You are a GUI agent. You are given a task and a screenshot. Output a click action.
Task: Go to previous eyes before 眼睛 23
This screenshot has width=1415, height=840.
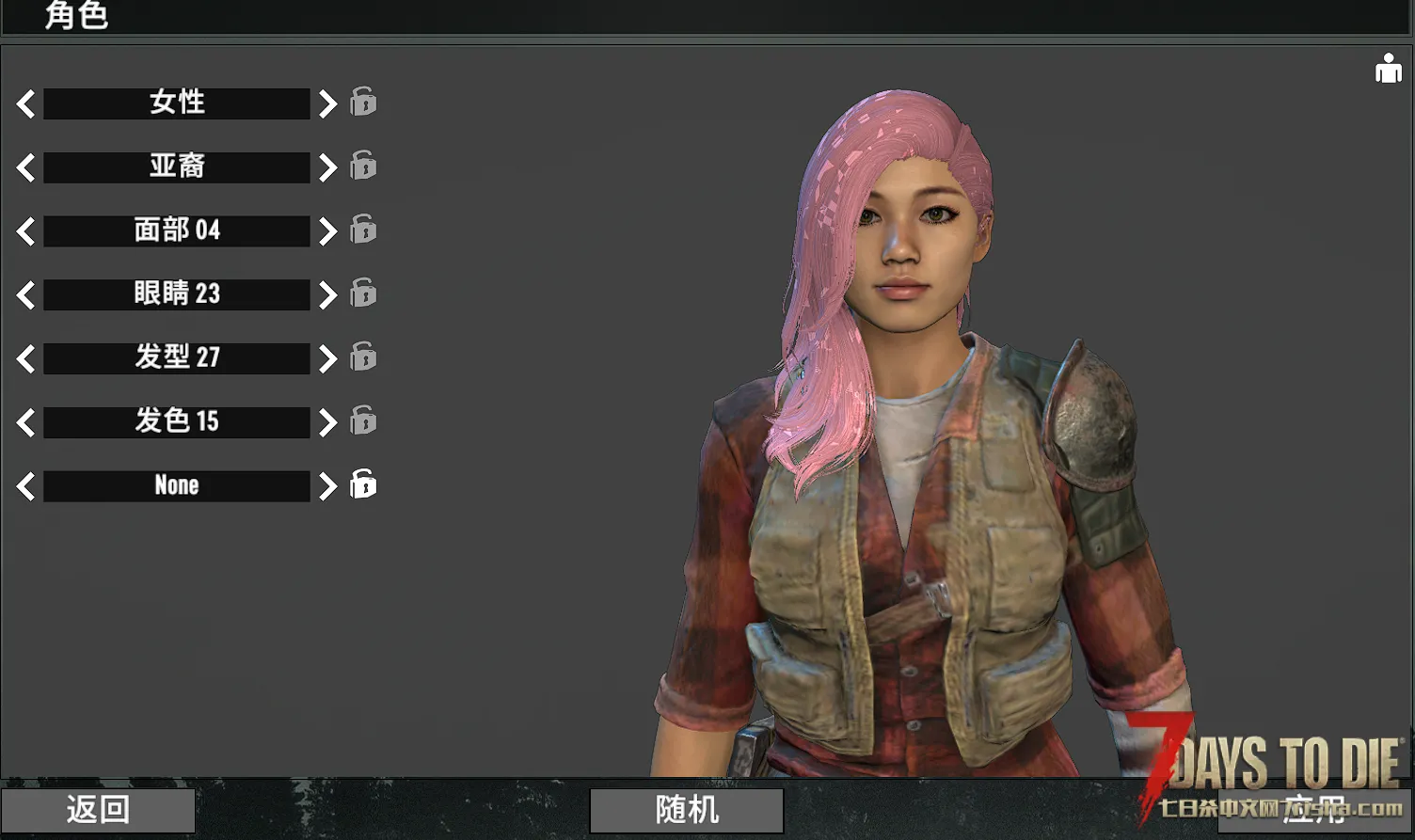(x=26, y=295)
